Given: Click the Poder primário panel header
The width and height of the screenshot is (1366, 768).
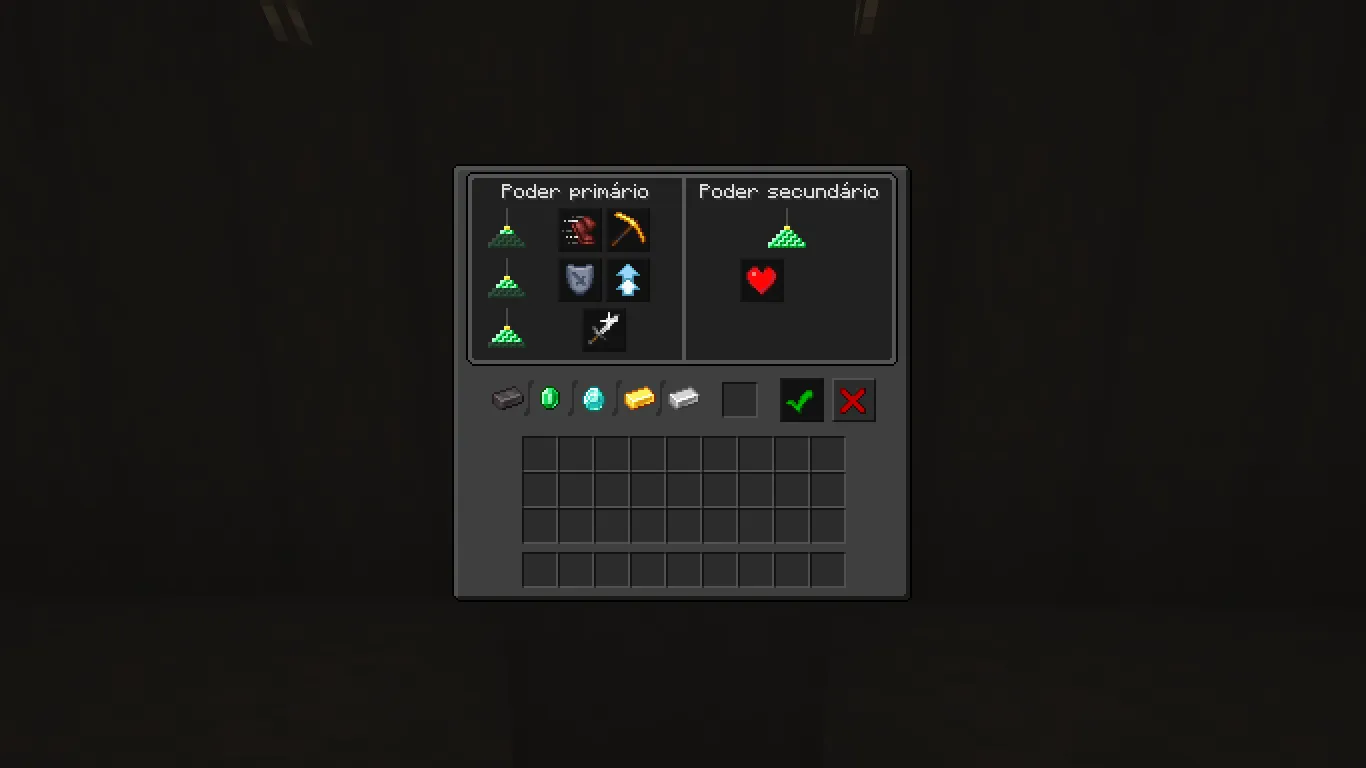Looking at the screenshot, I should (x=575, y=191).
